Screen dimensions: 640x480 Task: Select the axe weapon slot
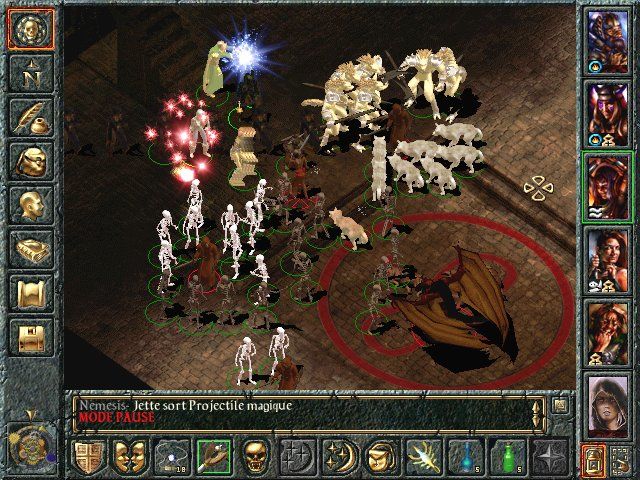212,458
